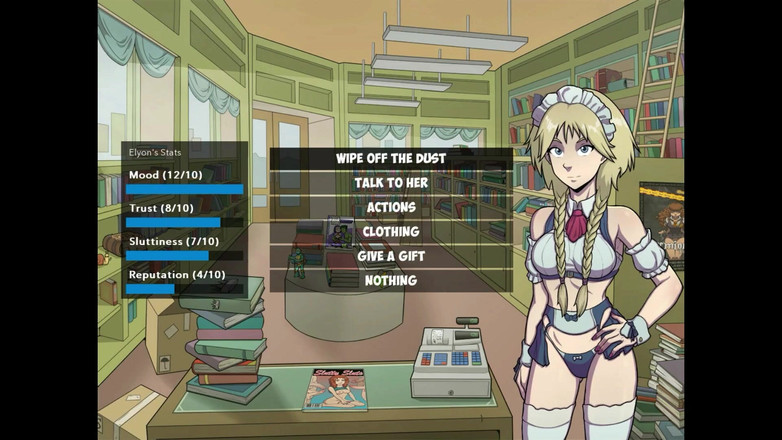
Task: Select Talk To Her
Action: [x=390, y=183]
